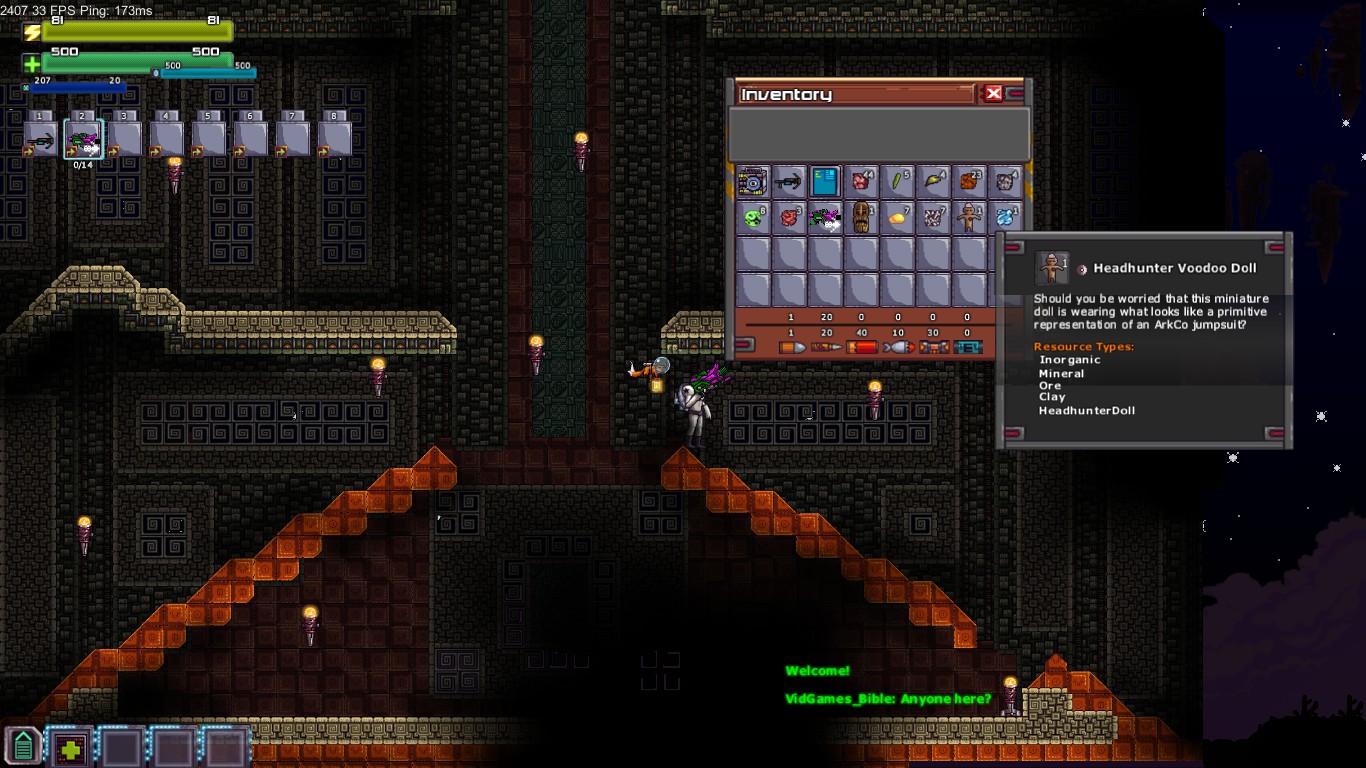The height and width of the screenshot is (768, 1366).
Task: Choose the purple gun in the inventory grid
Action: click(x=825, y=217)
